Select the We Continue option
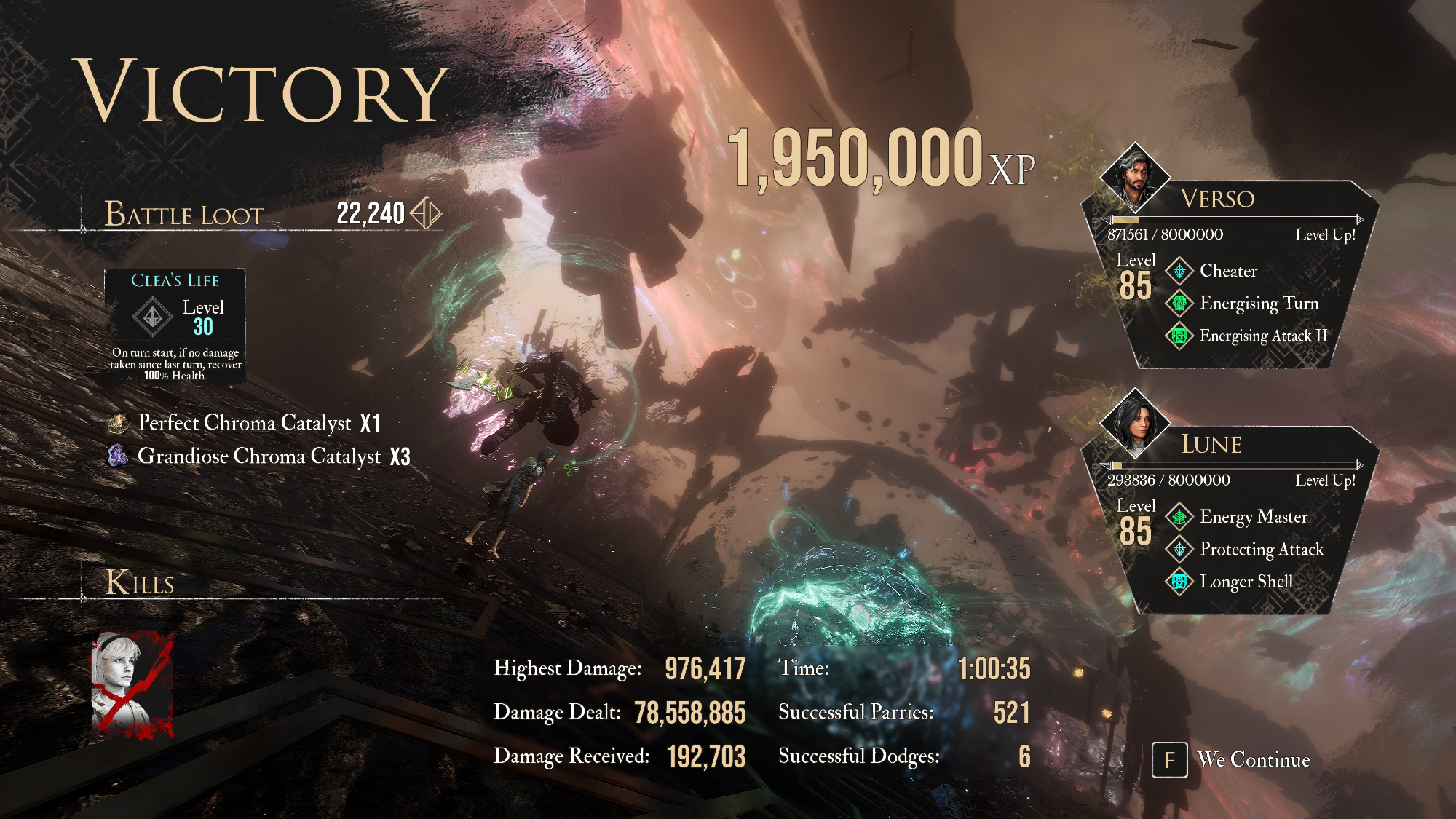Image resolution: width=1456 pixels, height=819 pixels. tap(1232, 760)
